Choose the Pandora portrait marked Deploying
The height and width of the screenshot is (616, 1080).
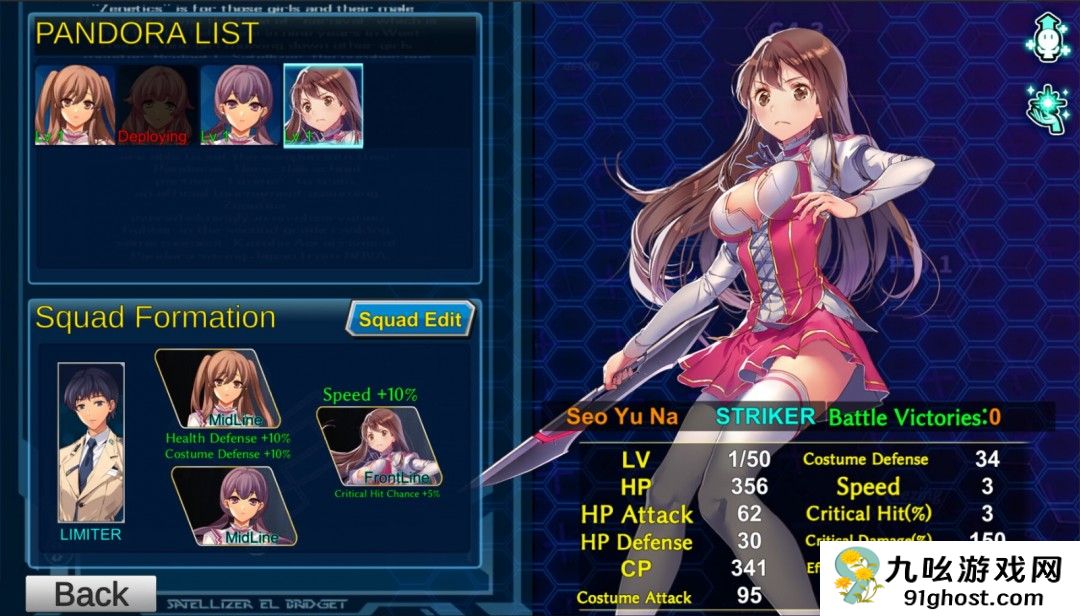pyautogui.click(x=158, y=105)
